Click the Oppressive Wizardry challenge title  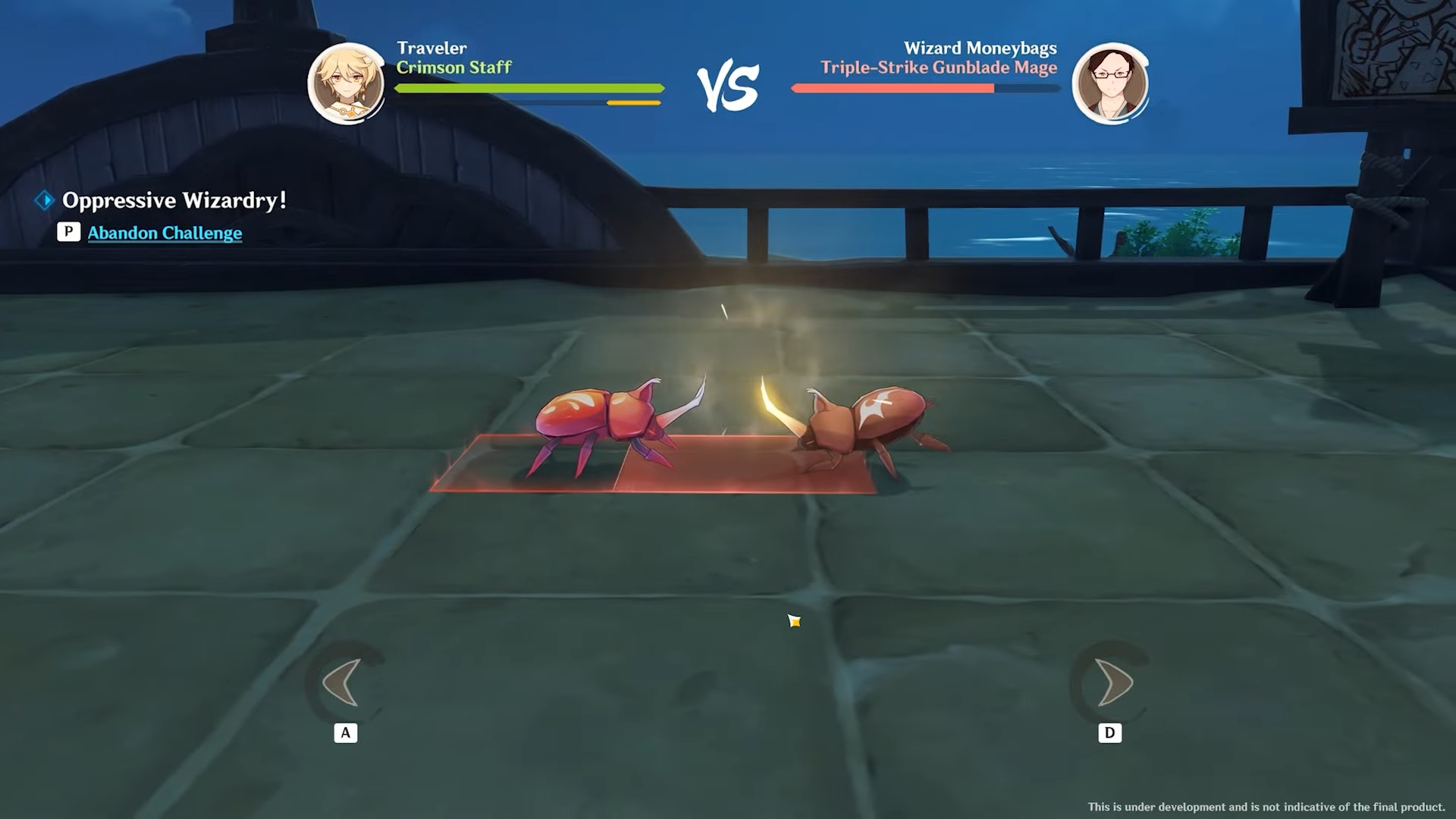tap(174, 200)
